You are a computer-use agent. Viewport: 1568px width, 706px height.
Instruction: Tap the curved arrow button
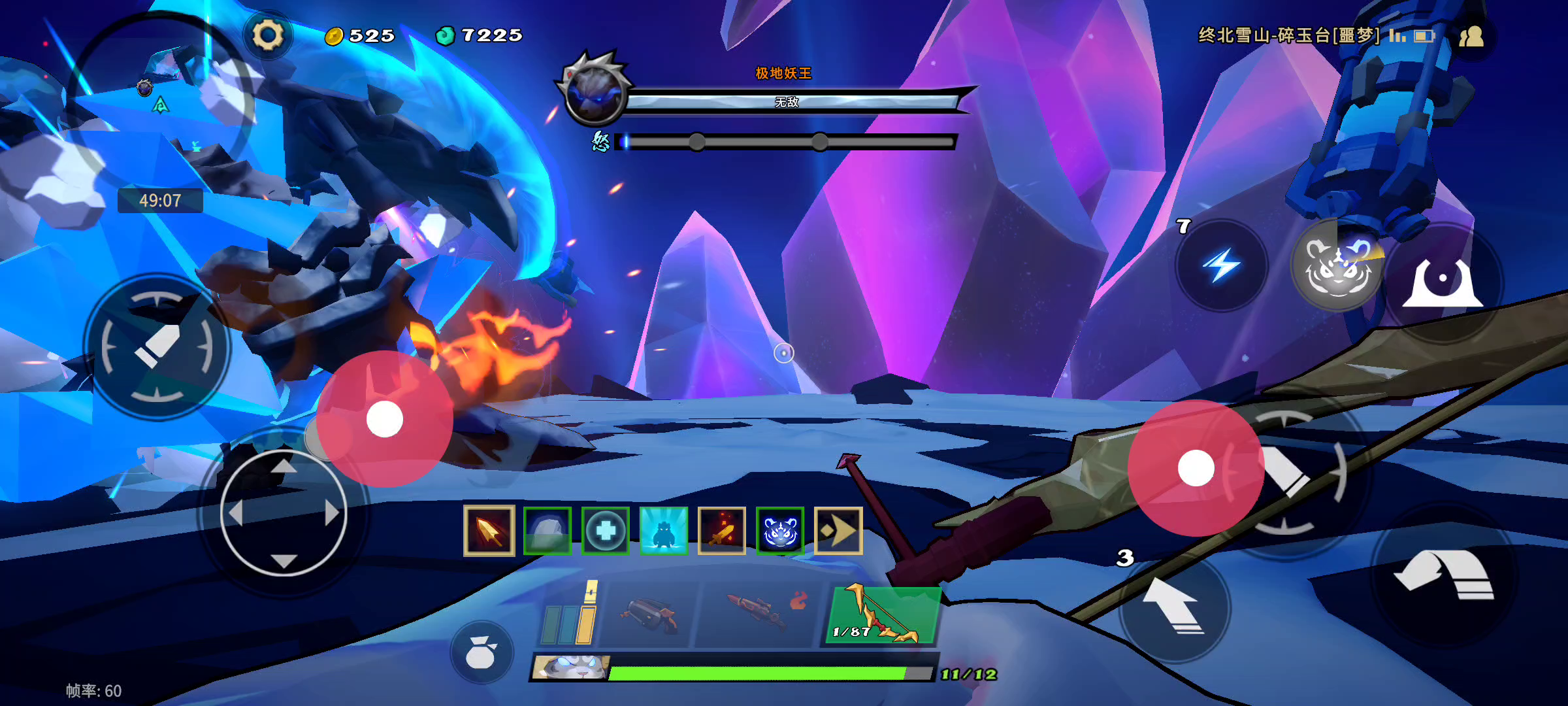tap(1444, 575)
